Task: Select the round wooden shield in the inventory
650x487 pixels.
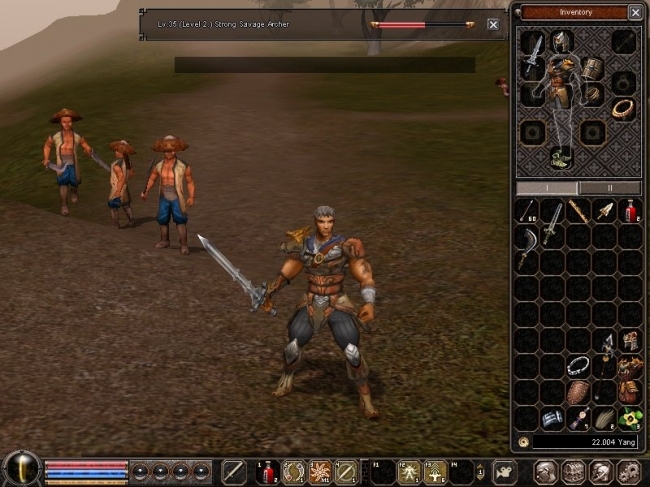Action: [x=579, y=392]
